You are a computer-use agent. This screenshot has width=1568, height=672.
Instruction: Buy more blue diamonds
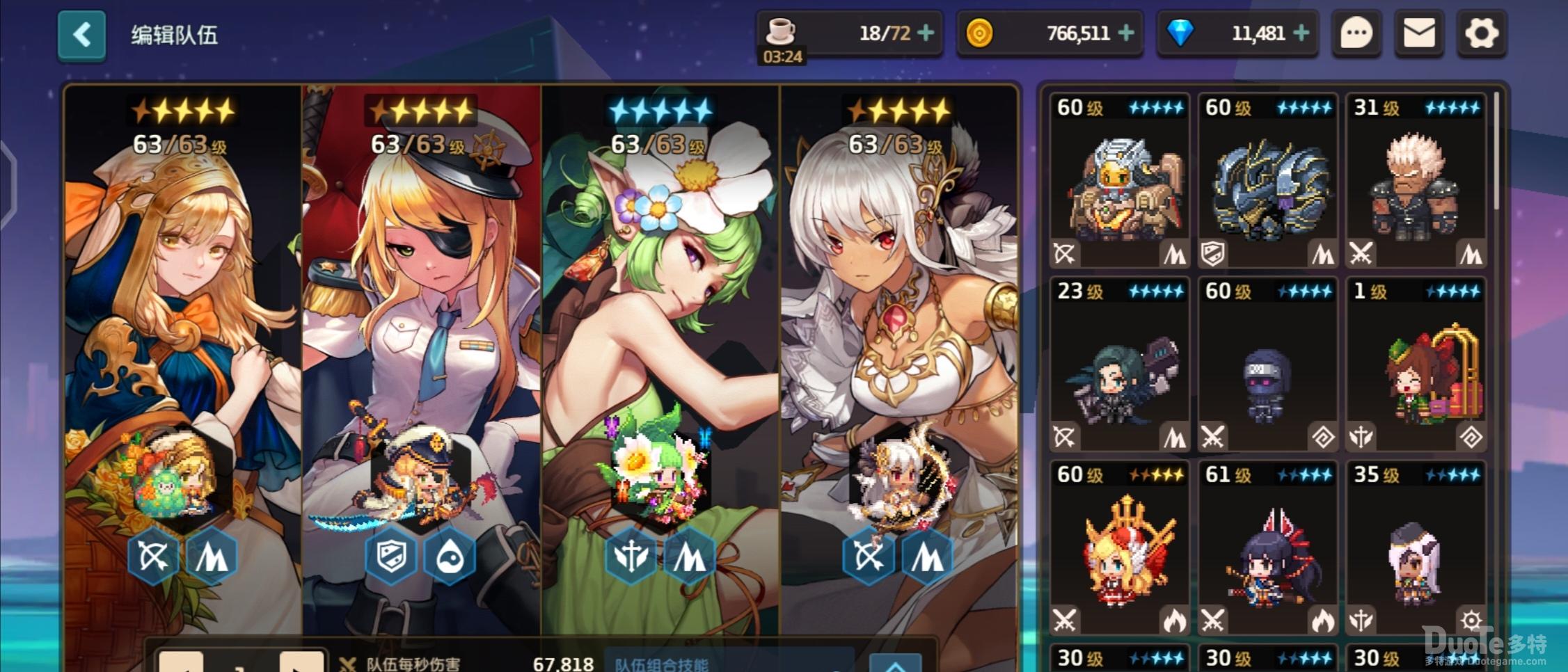tap(1301, 33)
